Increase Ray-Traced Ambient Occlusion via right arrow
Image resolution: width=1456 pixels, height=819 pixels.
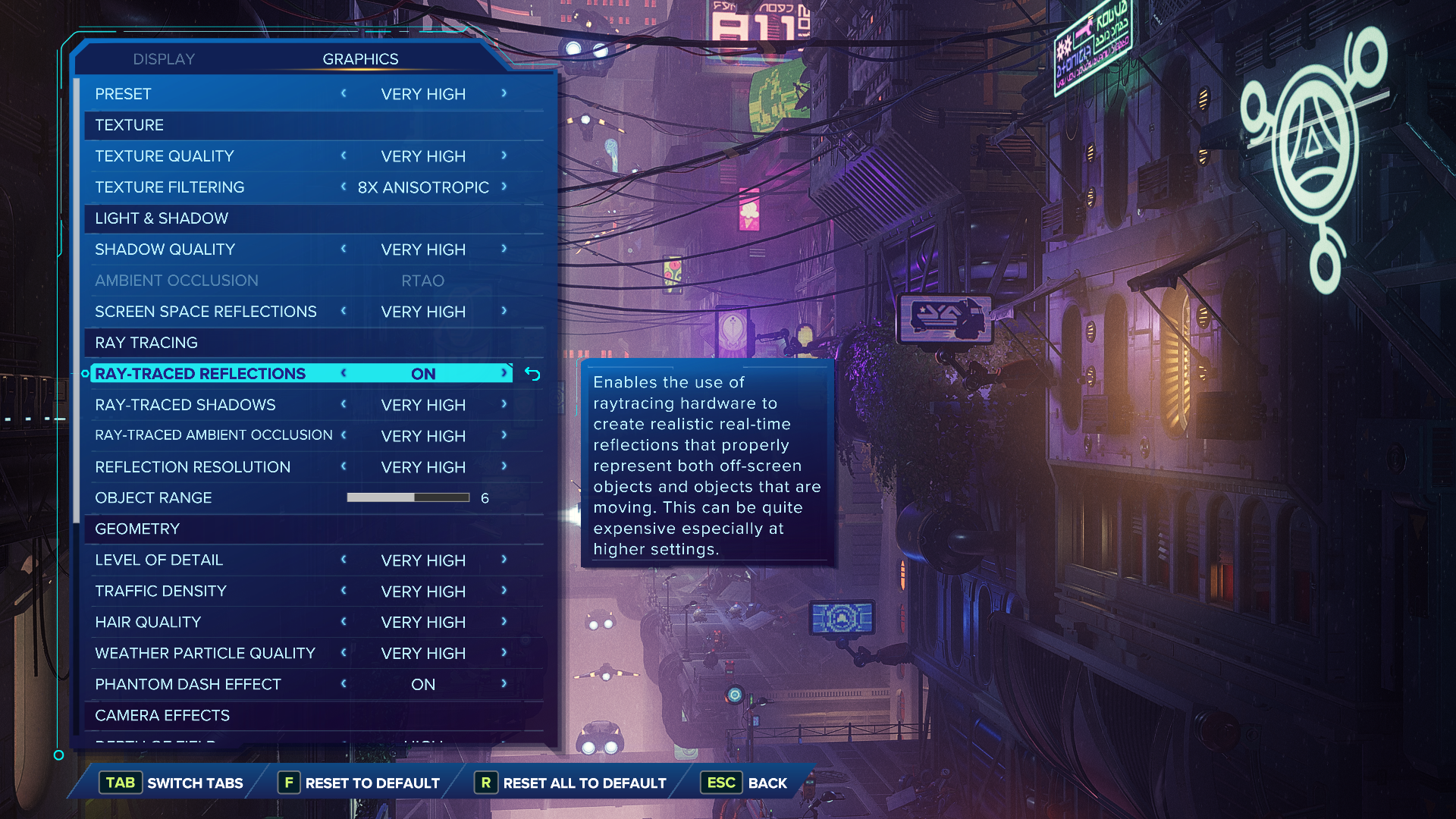[504, 435]
